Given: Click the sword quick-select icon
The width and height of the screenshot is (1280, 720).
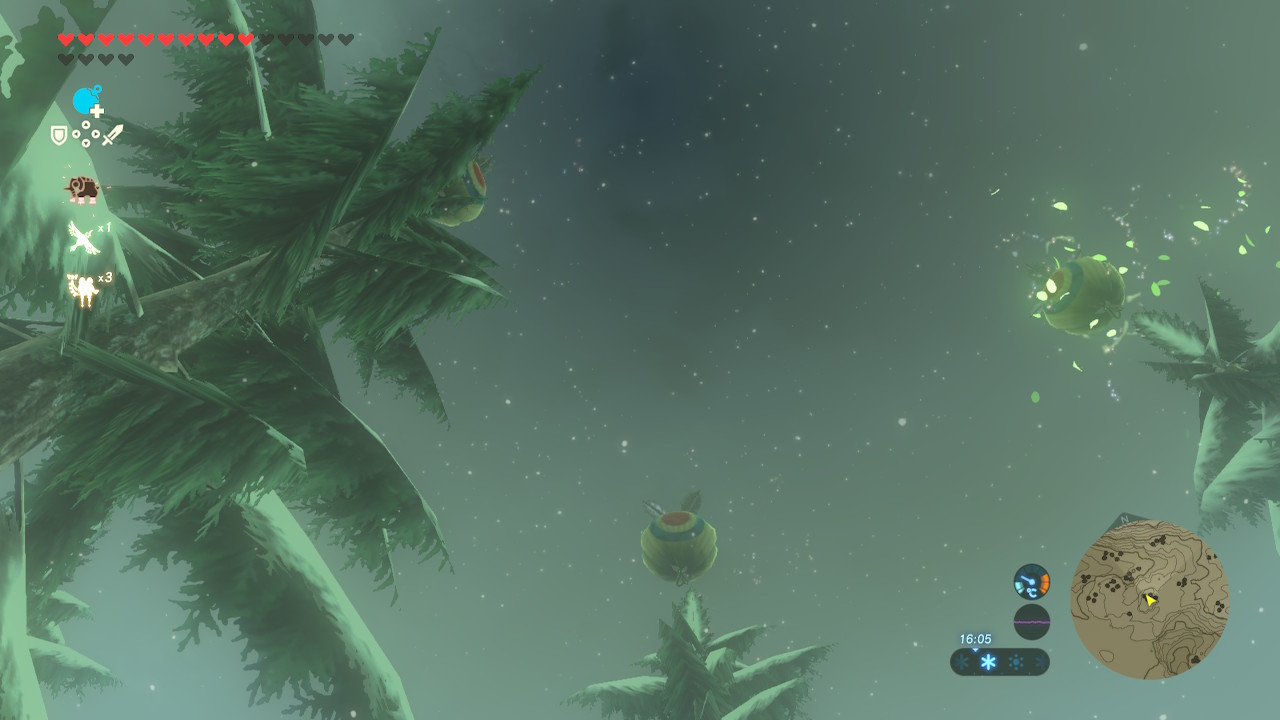Looking at the screenshot, I should (113, 135).
